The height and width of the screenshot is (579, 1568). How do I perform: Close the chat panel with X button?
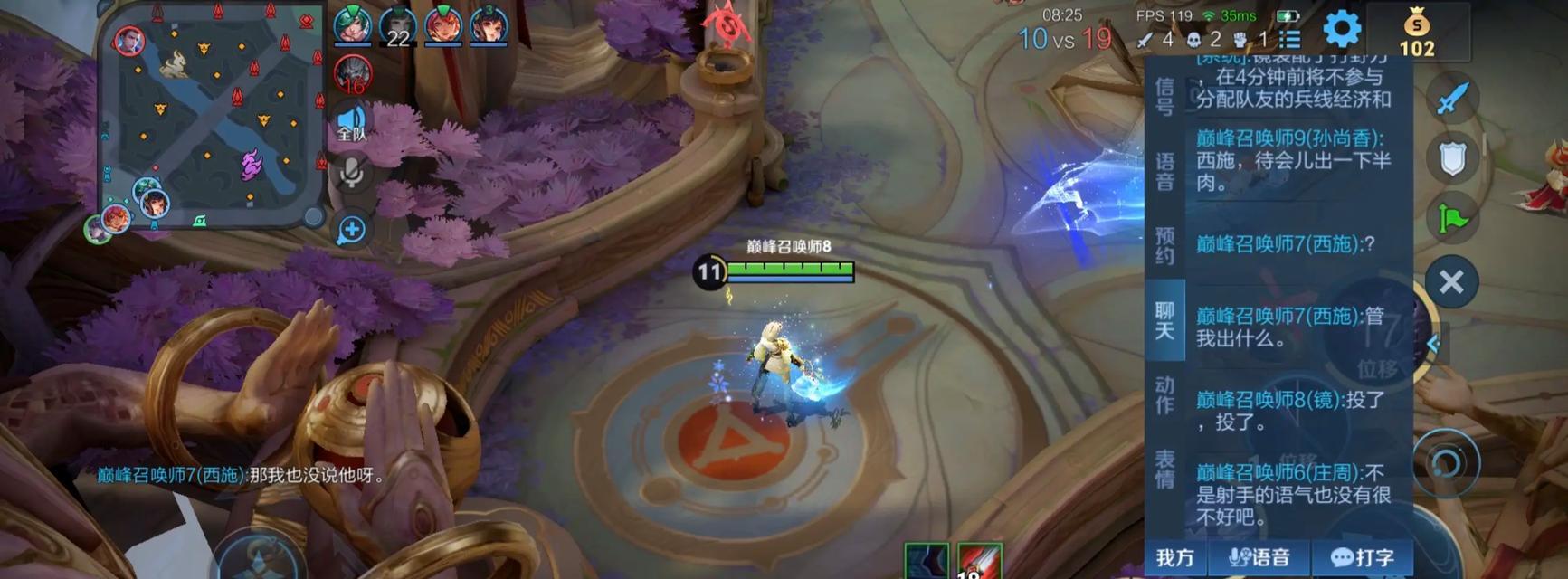[x=1451, y=282]
